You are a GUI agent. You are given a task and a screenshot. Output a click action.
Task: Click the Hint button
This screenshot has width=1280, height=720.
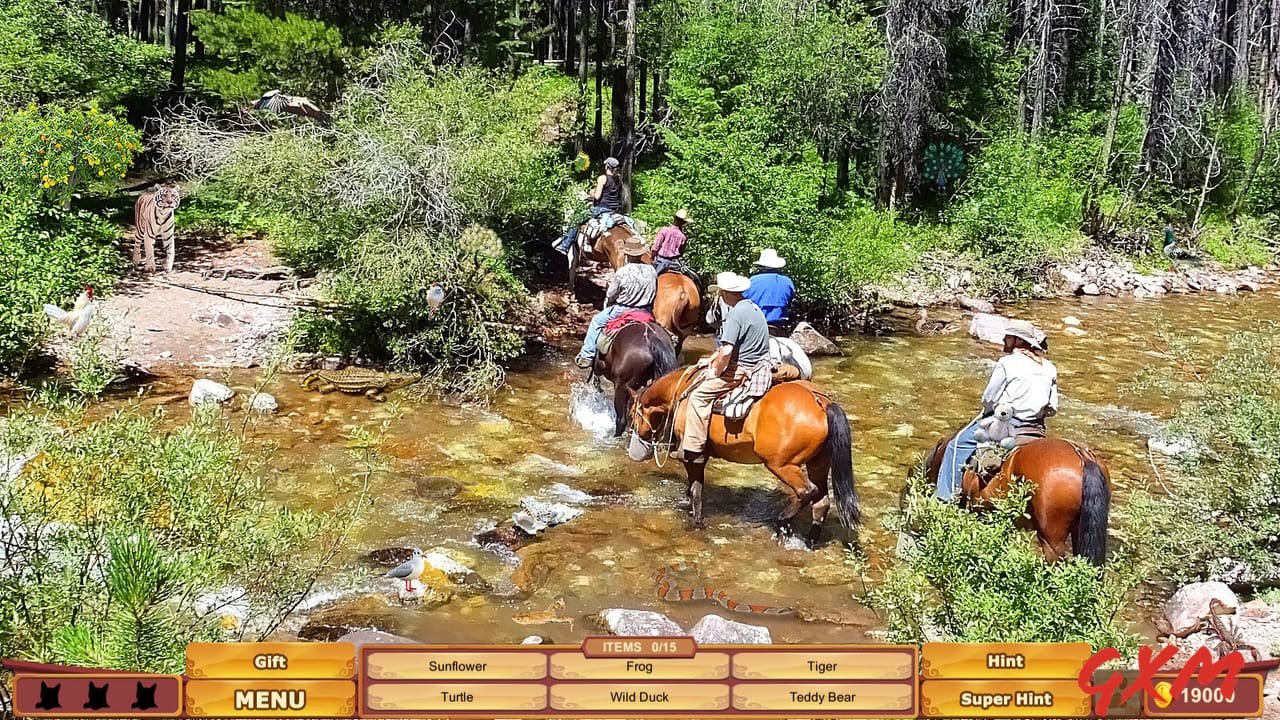tap(1004, 661)
